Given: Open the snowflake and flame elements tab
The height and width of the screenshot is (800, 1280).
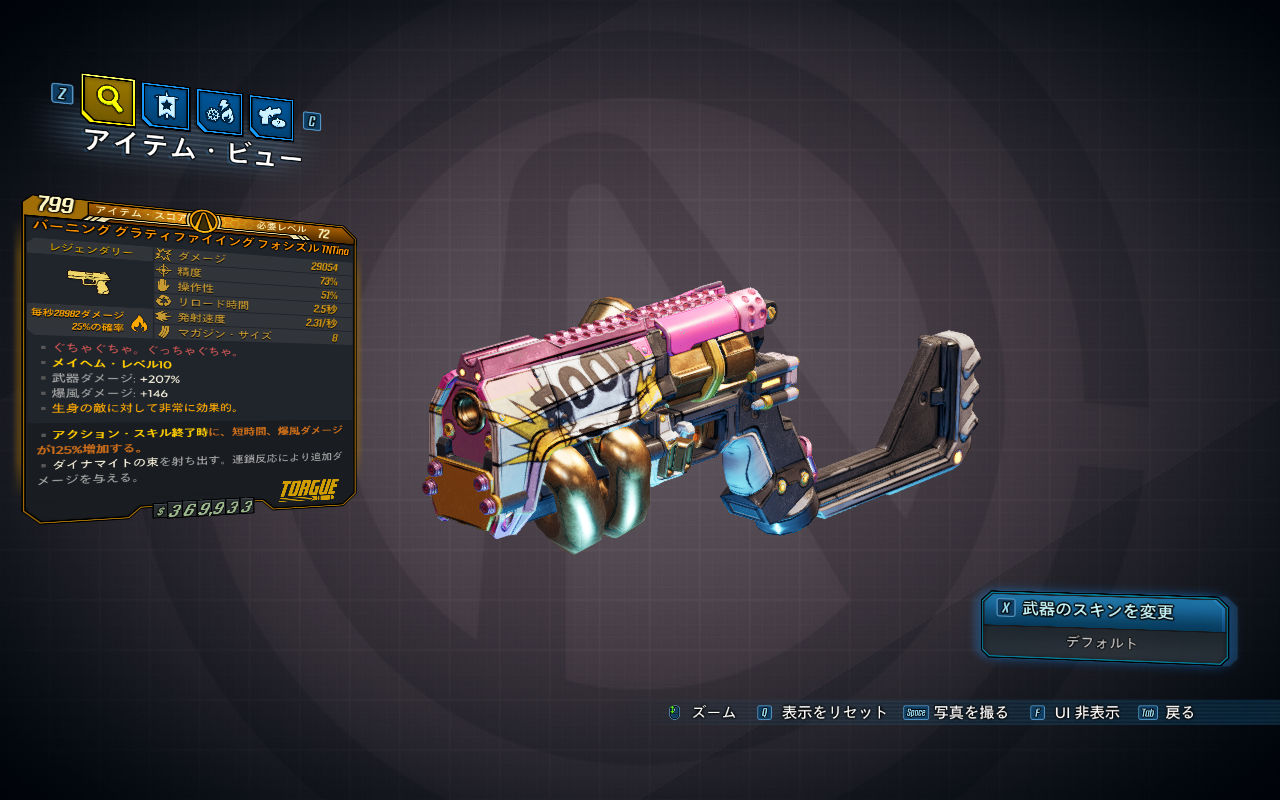Looking at the screenshot, I should pos(219,112).
